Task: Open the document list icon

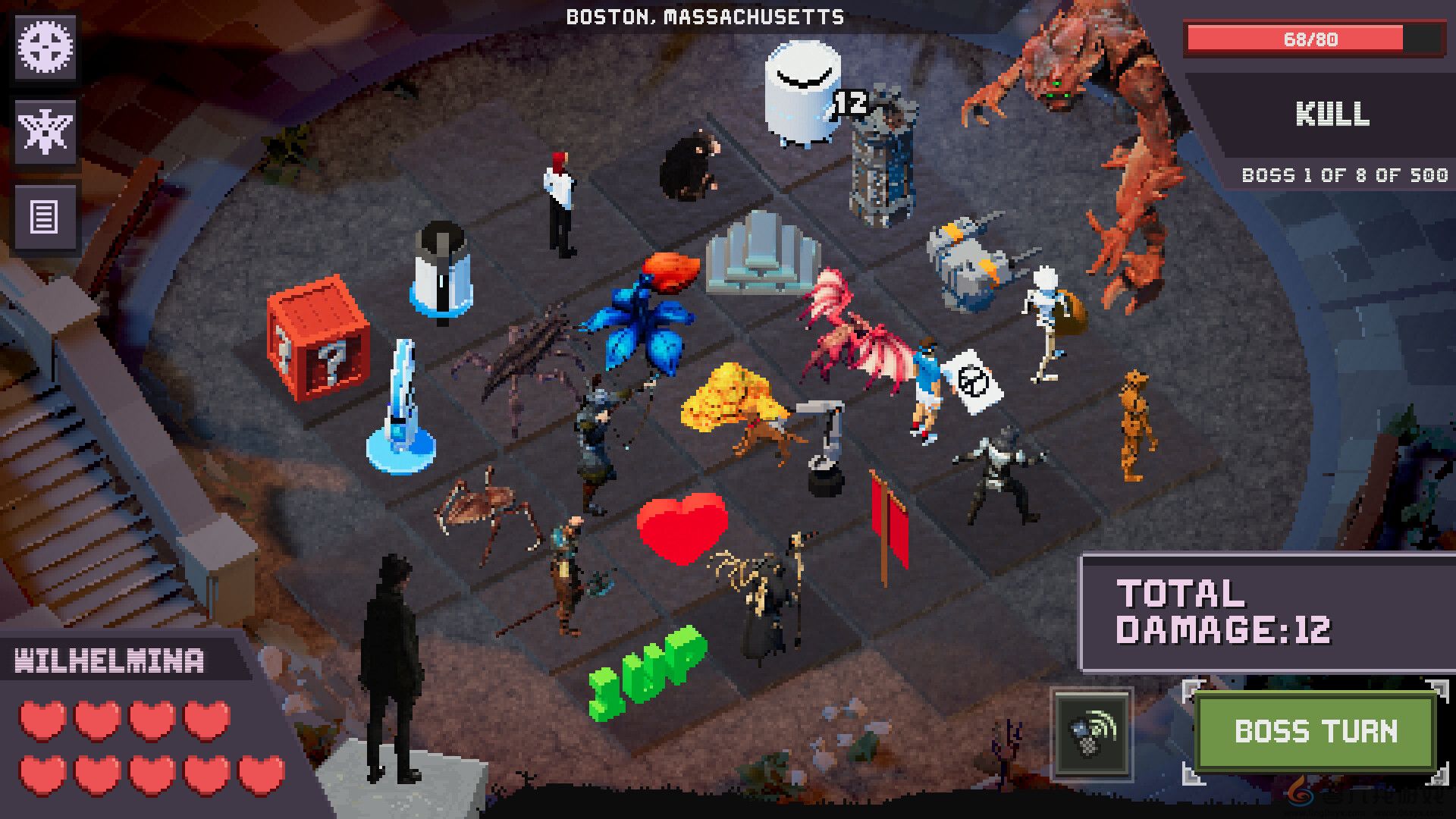Action: (x=45, y=217)
